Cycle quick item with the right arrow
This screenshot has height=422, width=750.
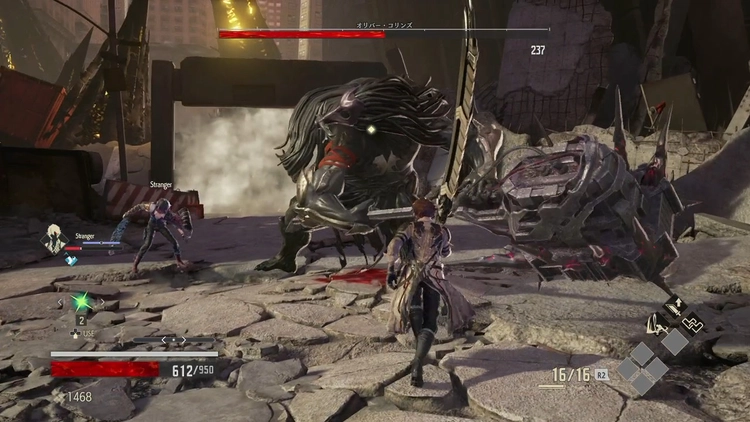coord(105,302)
